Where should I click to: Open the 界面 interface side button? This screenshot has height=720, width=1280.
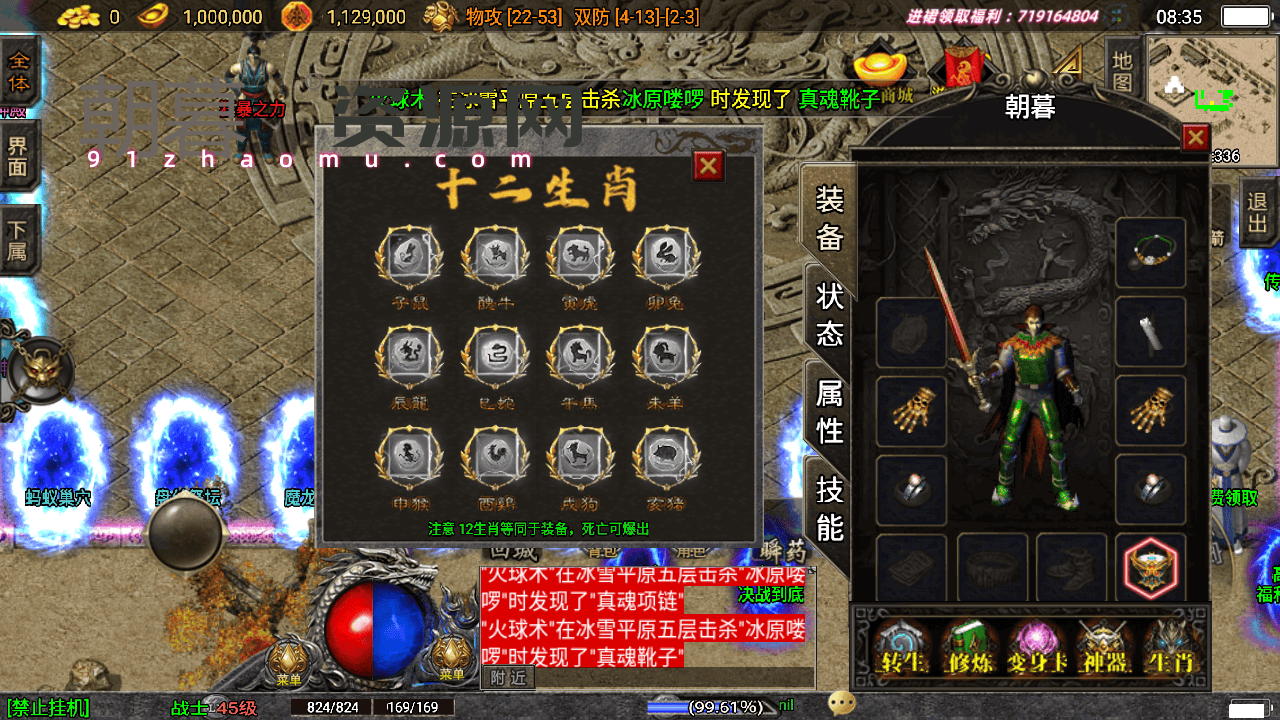click(19, 156)
